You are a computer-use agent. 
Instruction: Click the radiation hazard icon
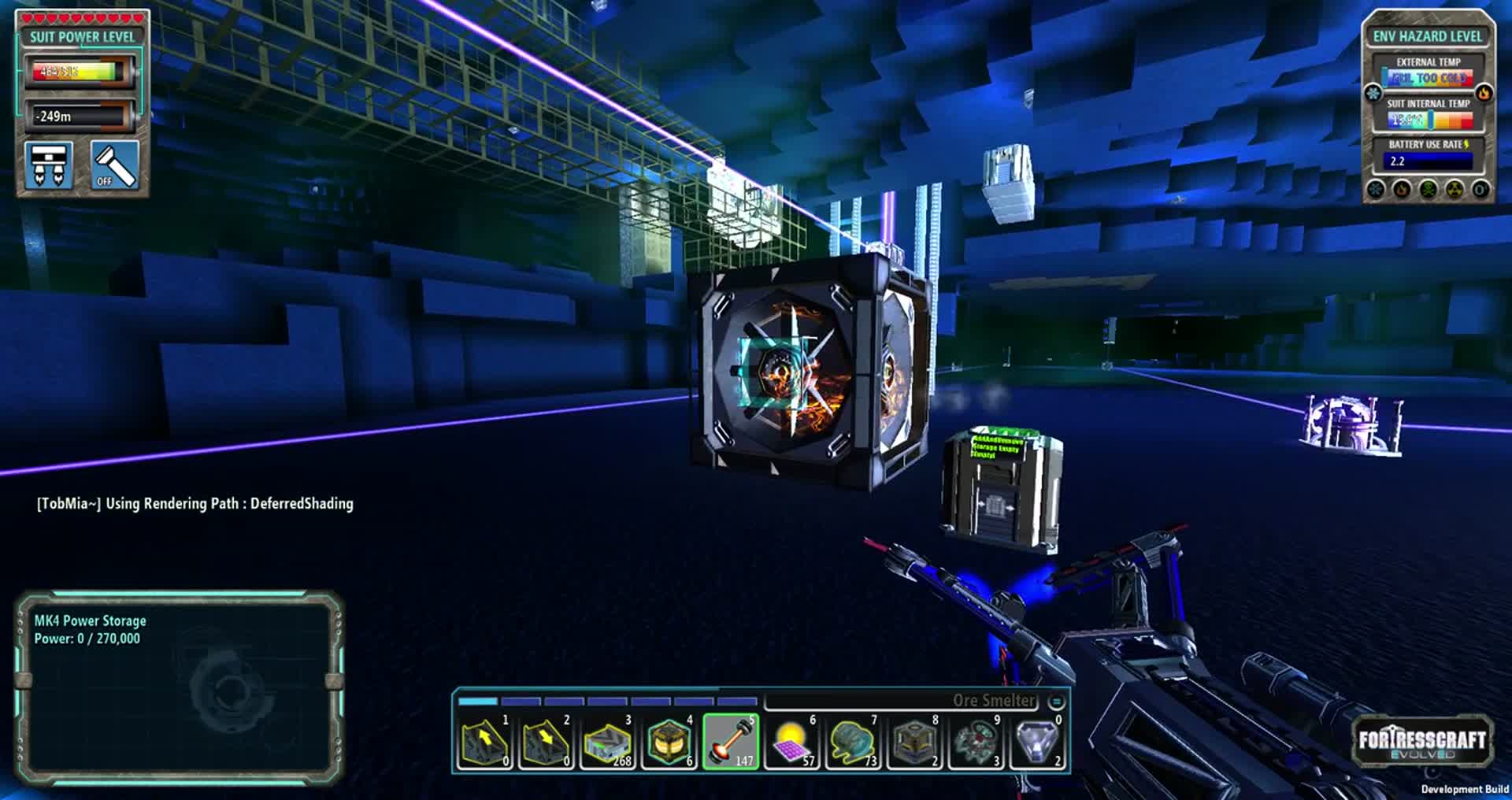(x=1455, y=190)
